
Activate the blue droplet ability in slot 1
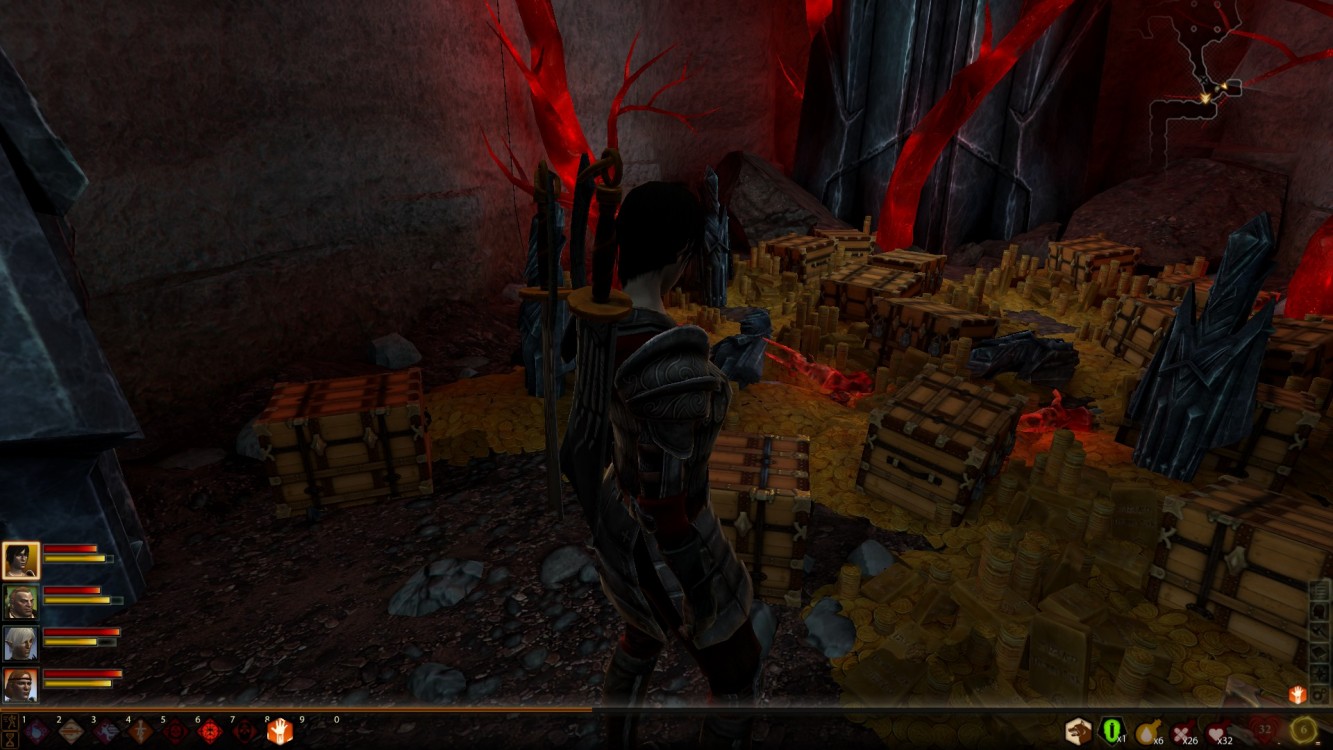tap(37, 732)
